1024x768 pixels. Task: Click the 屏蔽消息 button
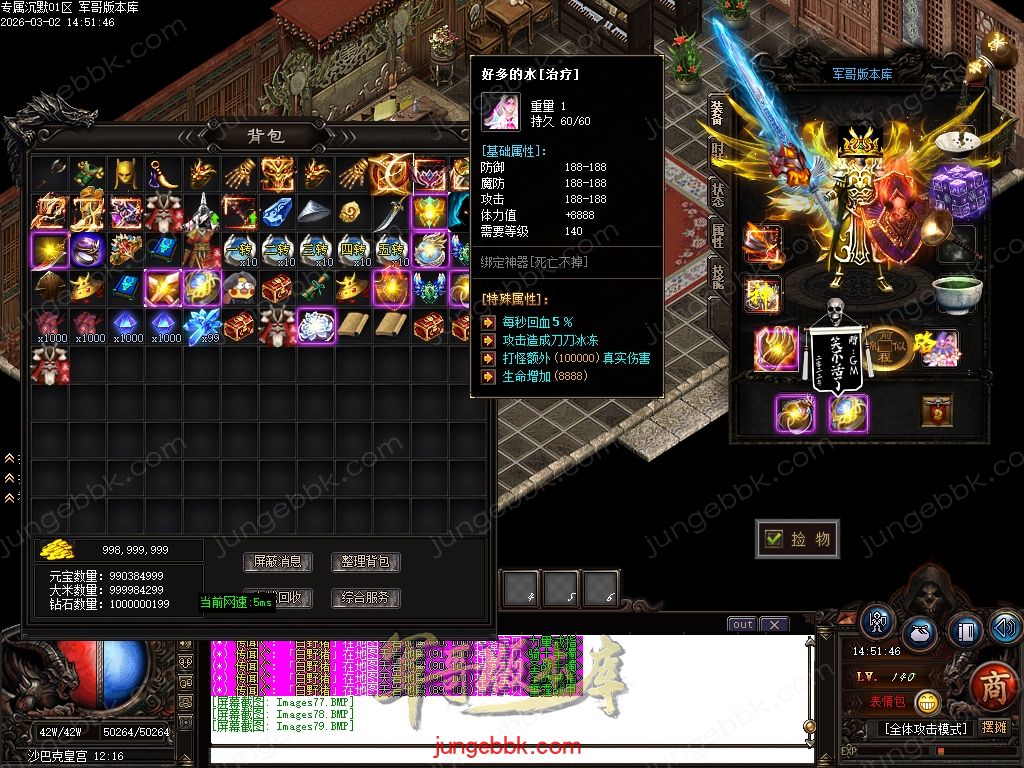[277, 562]
